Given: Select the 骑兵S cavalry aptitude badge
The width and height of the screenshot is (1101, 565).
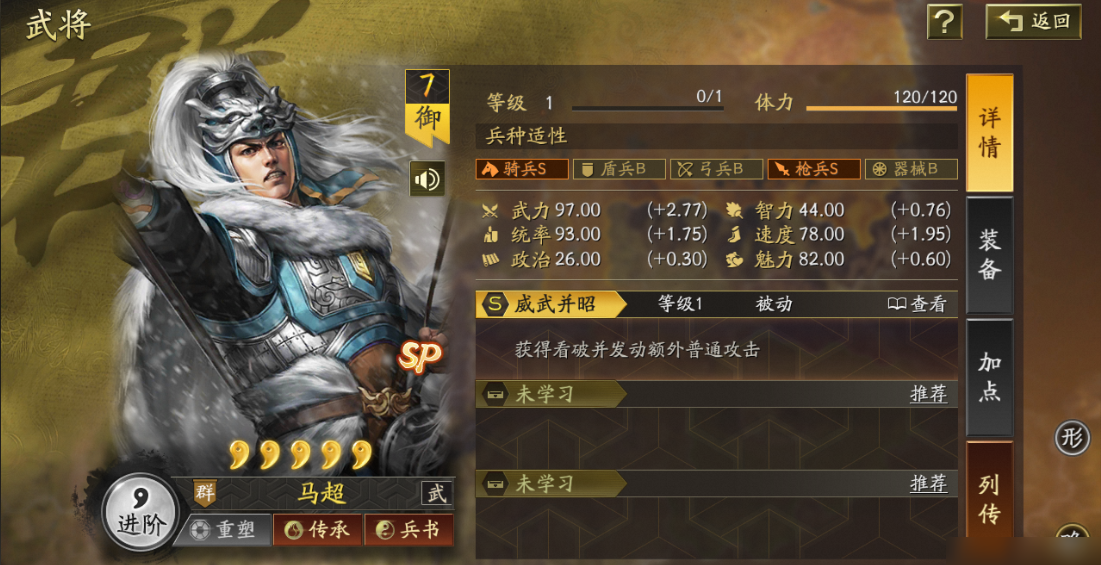Looking at the screenshot, I should 521,169.
